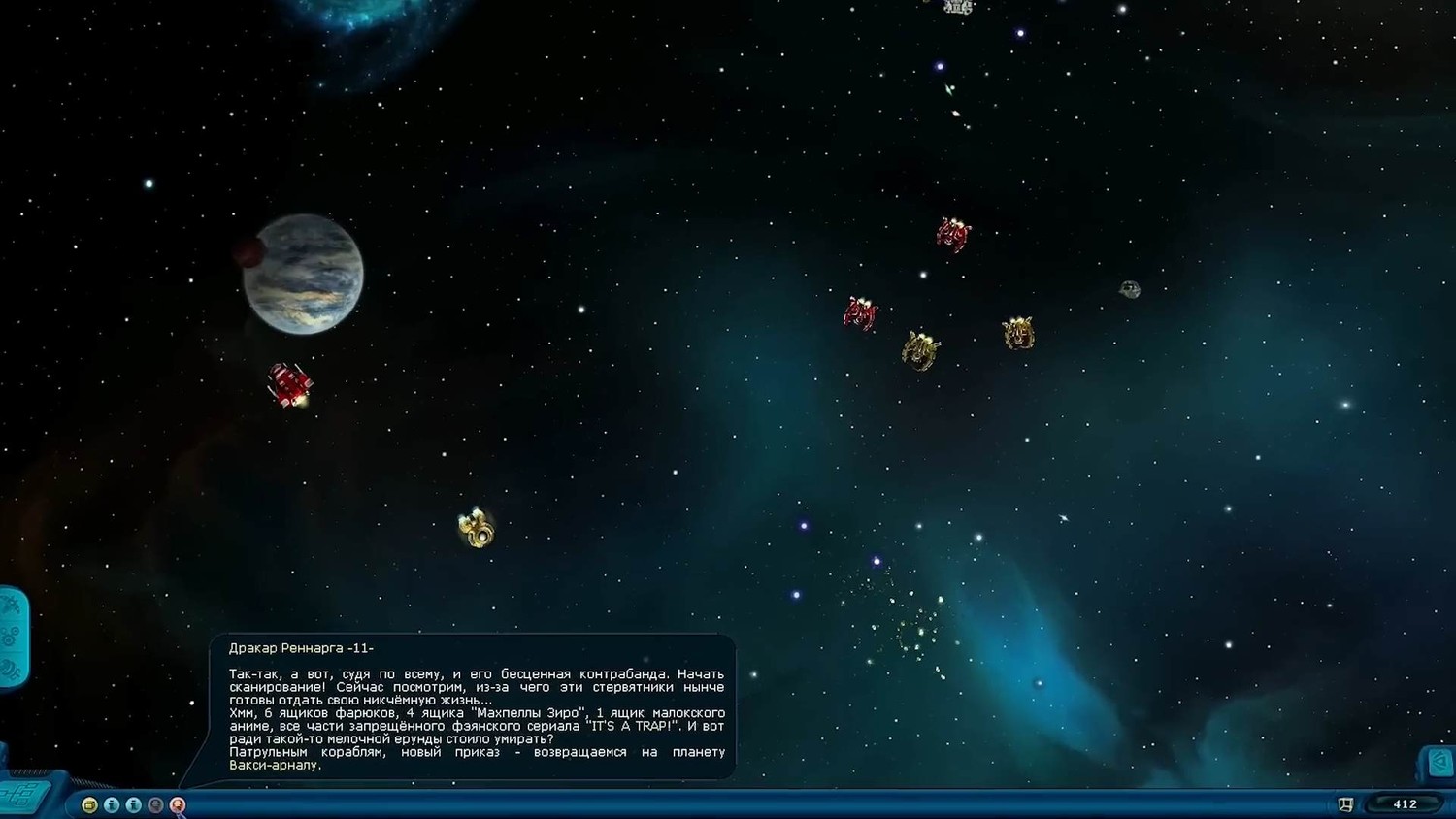This screenshot has width=1456, height=819.
Task: Expand the arrow panel at the right edge
Action: [x=1440, y=762]
